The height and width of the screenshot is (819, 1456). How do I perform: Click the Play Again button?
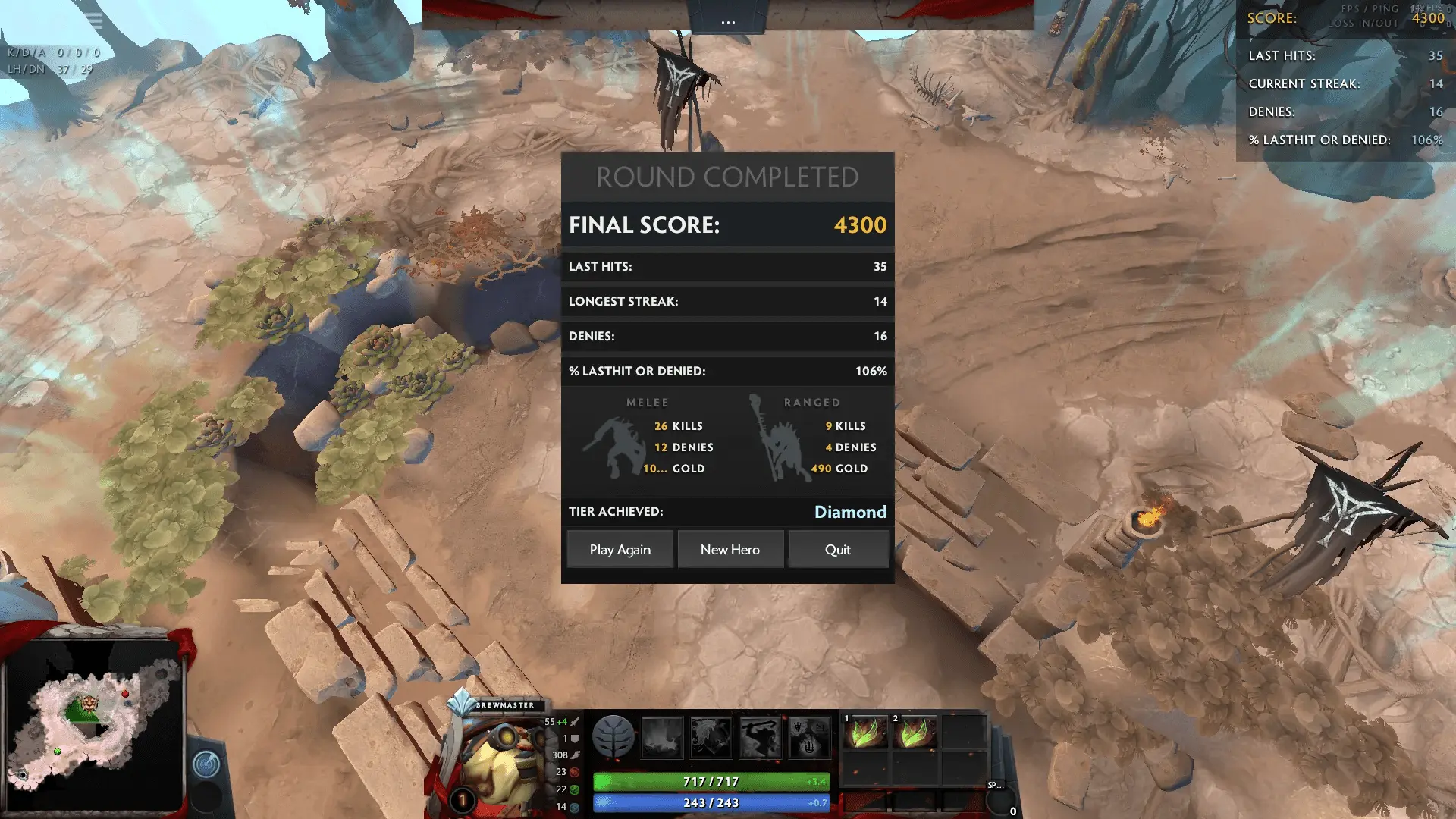(x=620, y=550)
